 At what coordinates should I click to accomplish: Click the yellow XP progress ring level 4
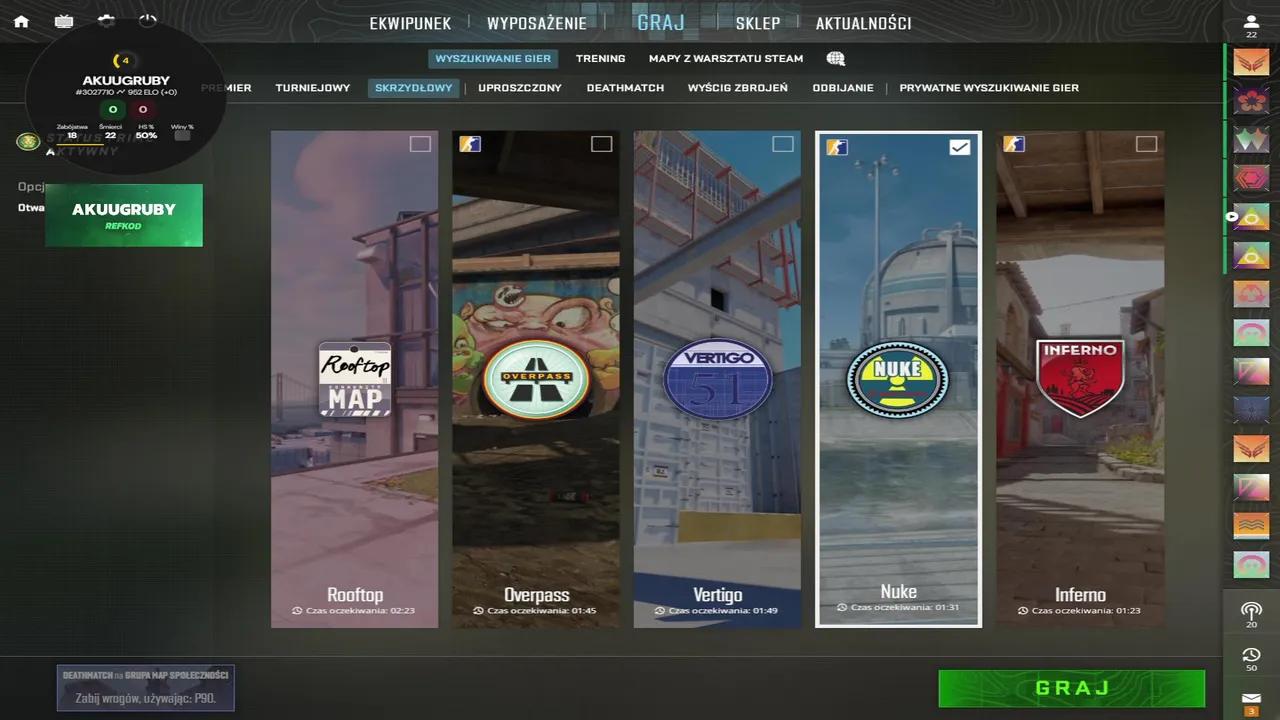tap(122, 60)
